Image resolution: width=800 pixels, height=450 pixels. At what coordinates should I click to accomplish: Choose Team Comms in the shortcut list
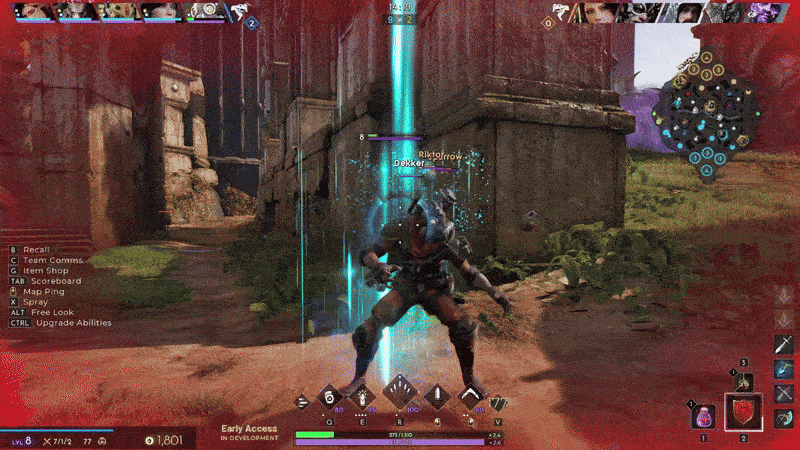click(x=52, y=259)
